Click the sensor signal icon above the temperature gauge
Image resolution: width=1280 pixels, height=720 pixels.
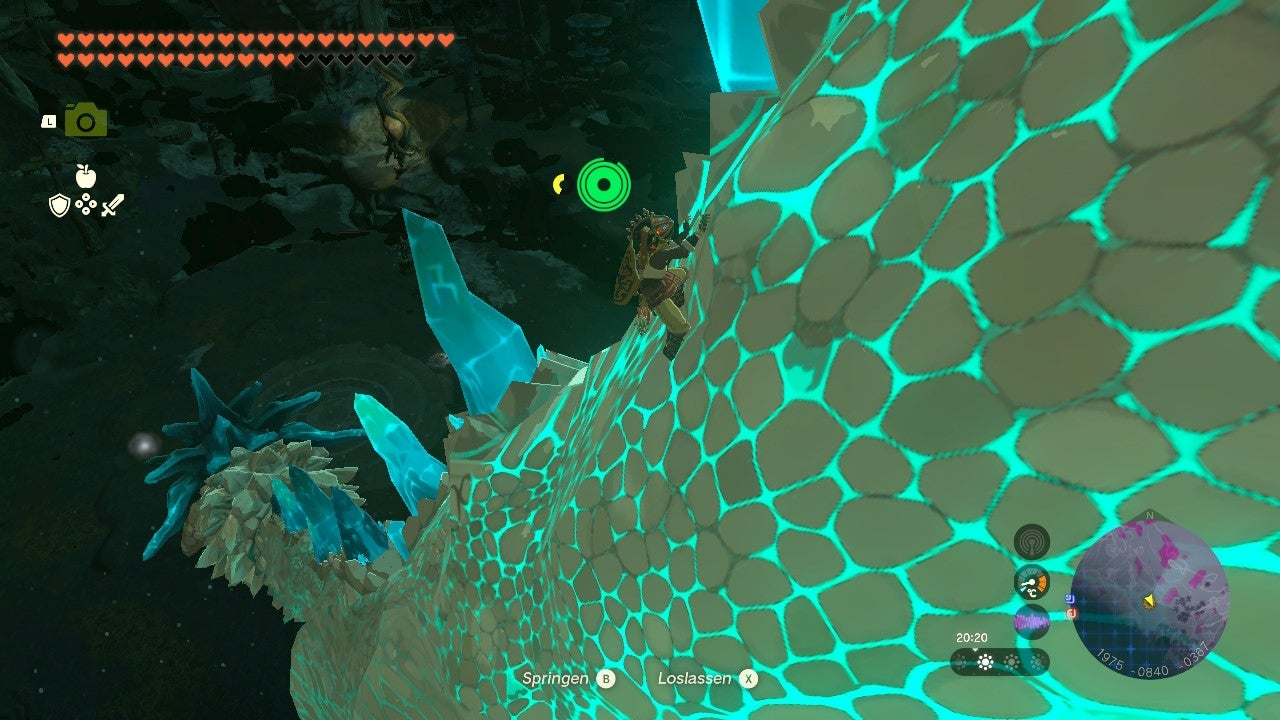coord(1032,539)
